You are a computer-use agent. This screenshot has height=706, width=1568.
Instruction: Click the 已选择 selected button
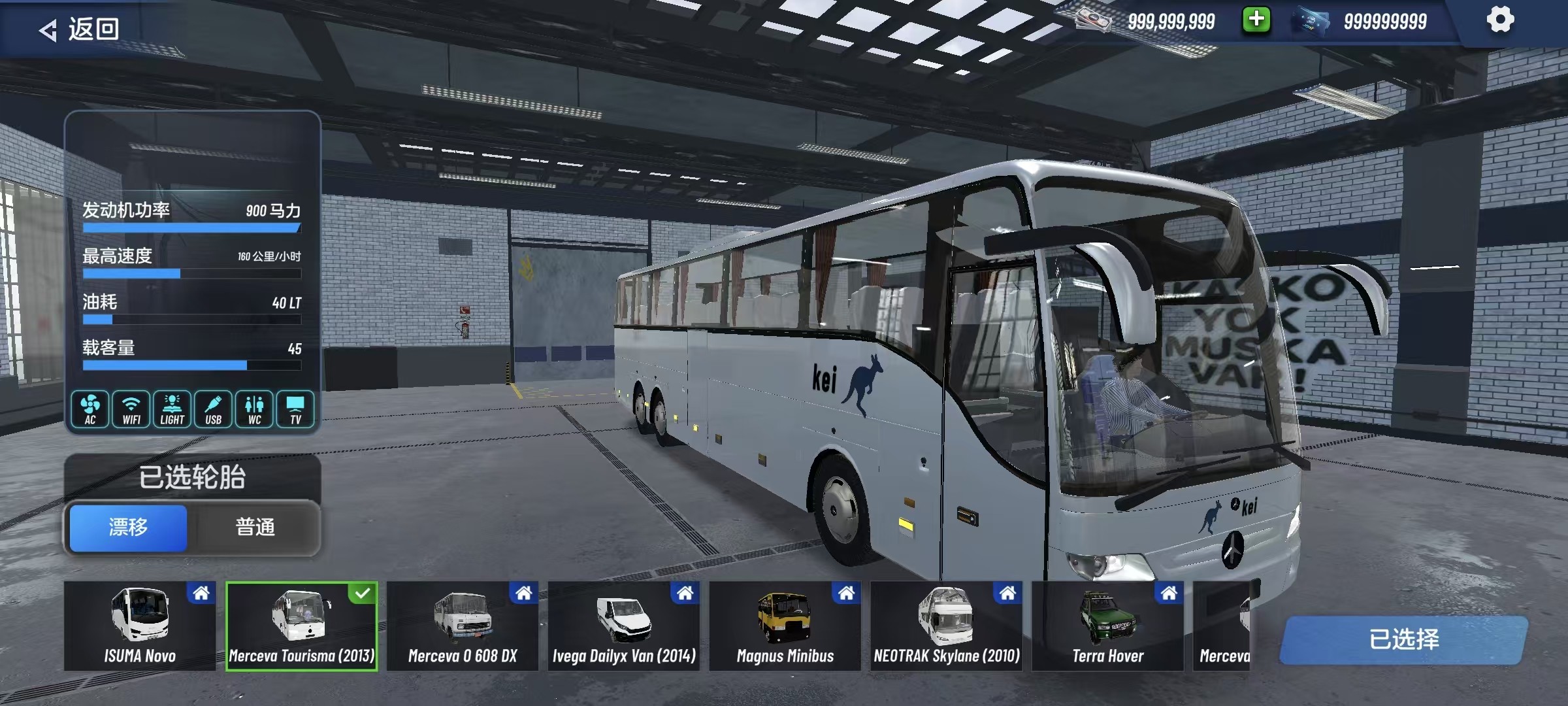point(1403,639)
